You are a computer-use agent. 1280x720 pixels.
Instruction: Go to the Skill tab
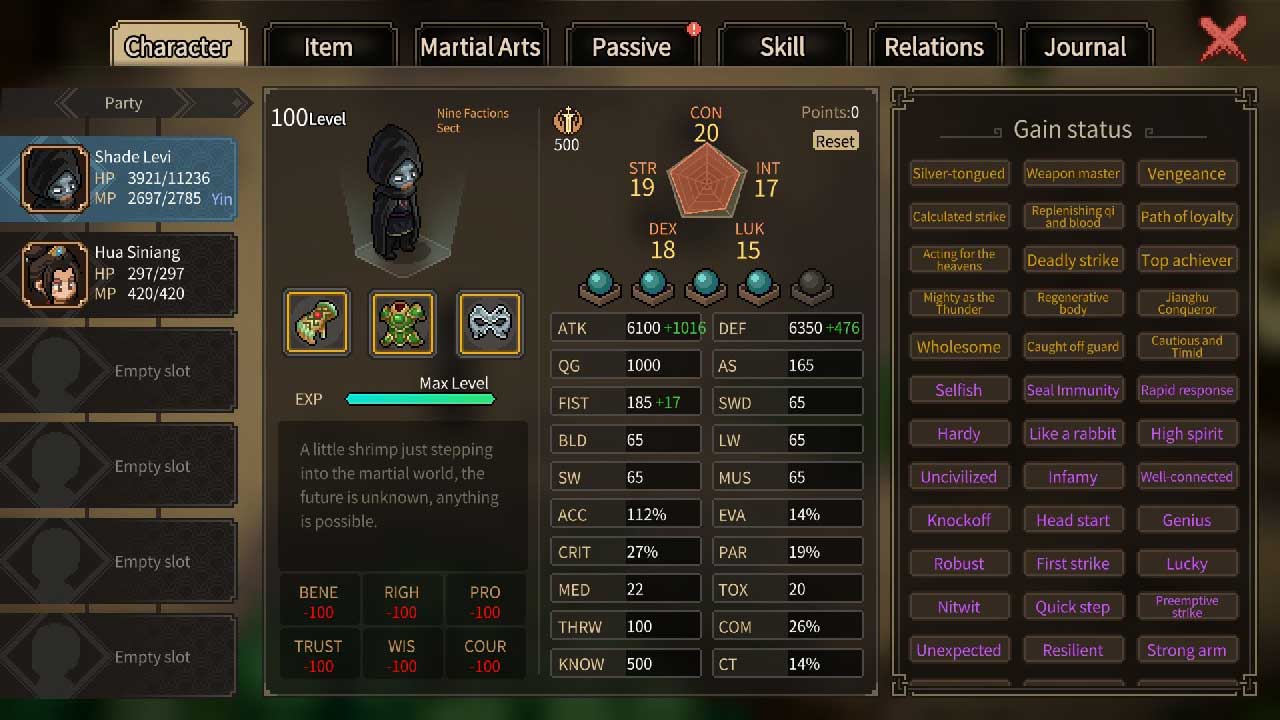point(782,47)
